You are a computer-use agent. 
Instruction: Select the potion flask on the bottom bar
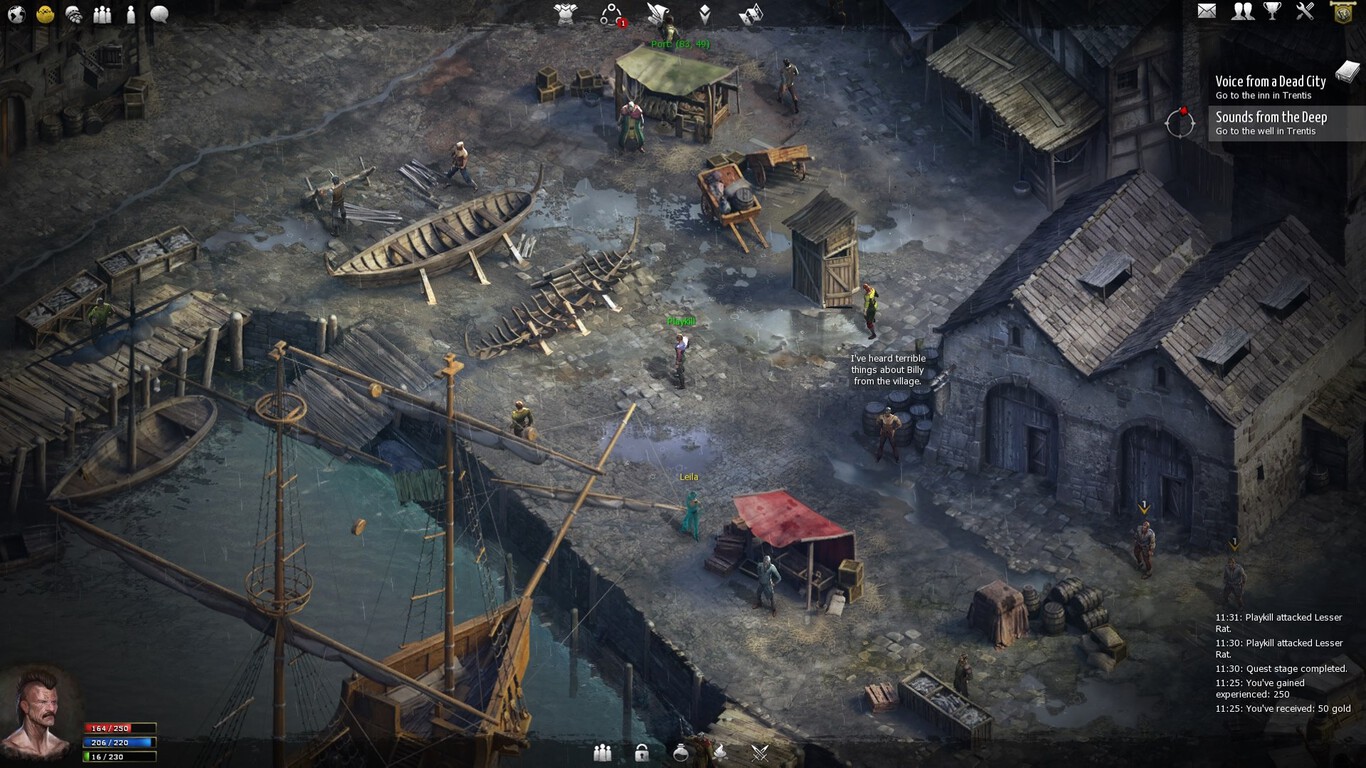[681, 752]
